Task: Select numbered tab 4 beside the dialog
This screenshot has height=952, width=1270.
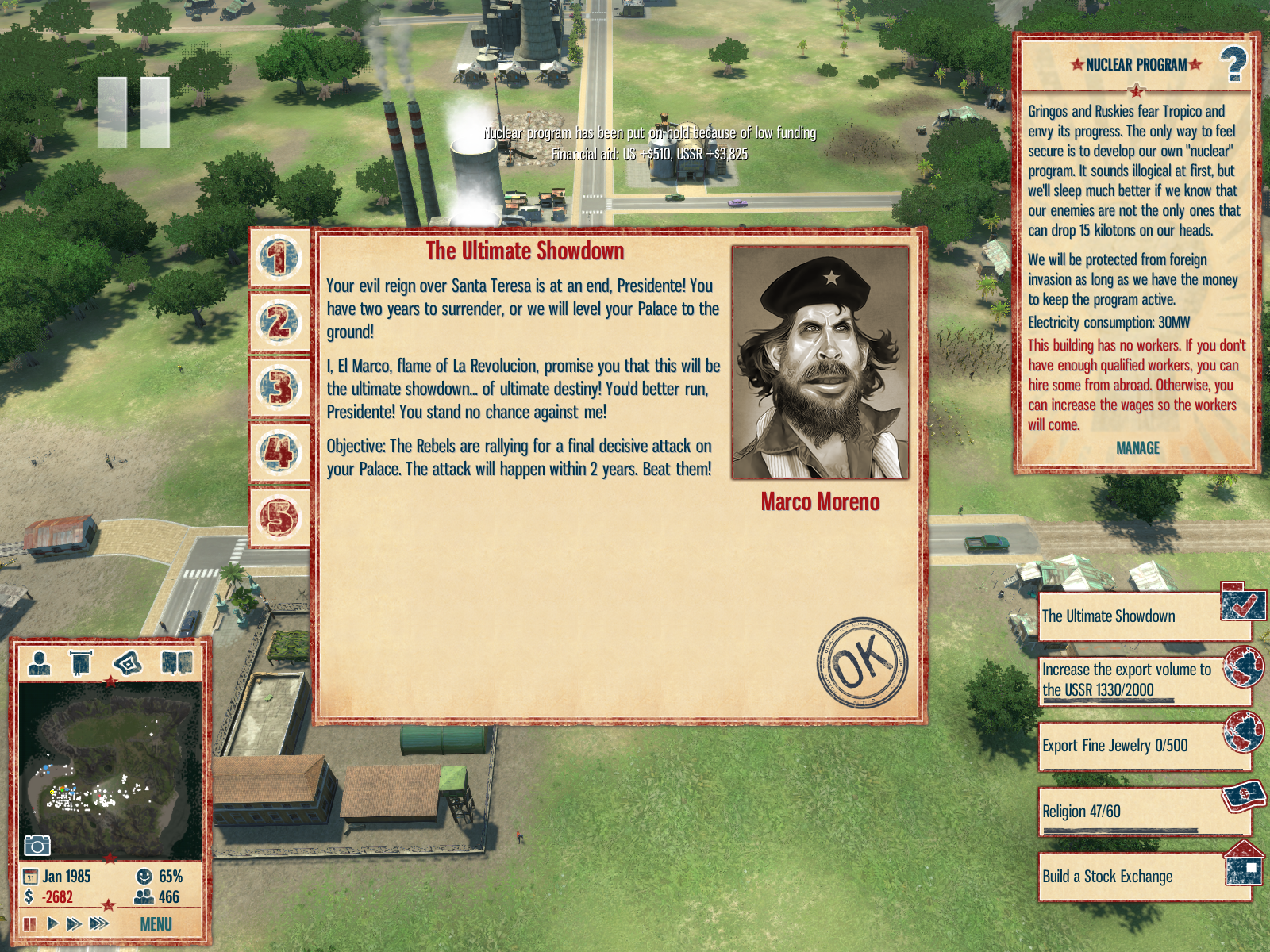Action: [x=279, y=453]
